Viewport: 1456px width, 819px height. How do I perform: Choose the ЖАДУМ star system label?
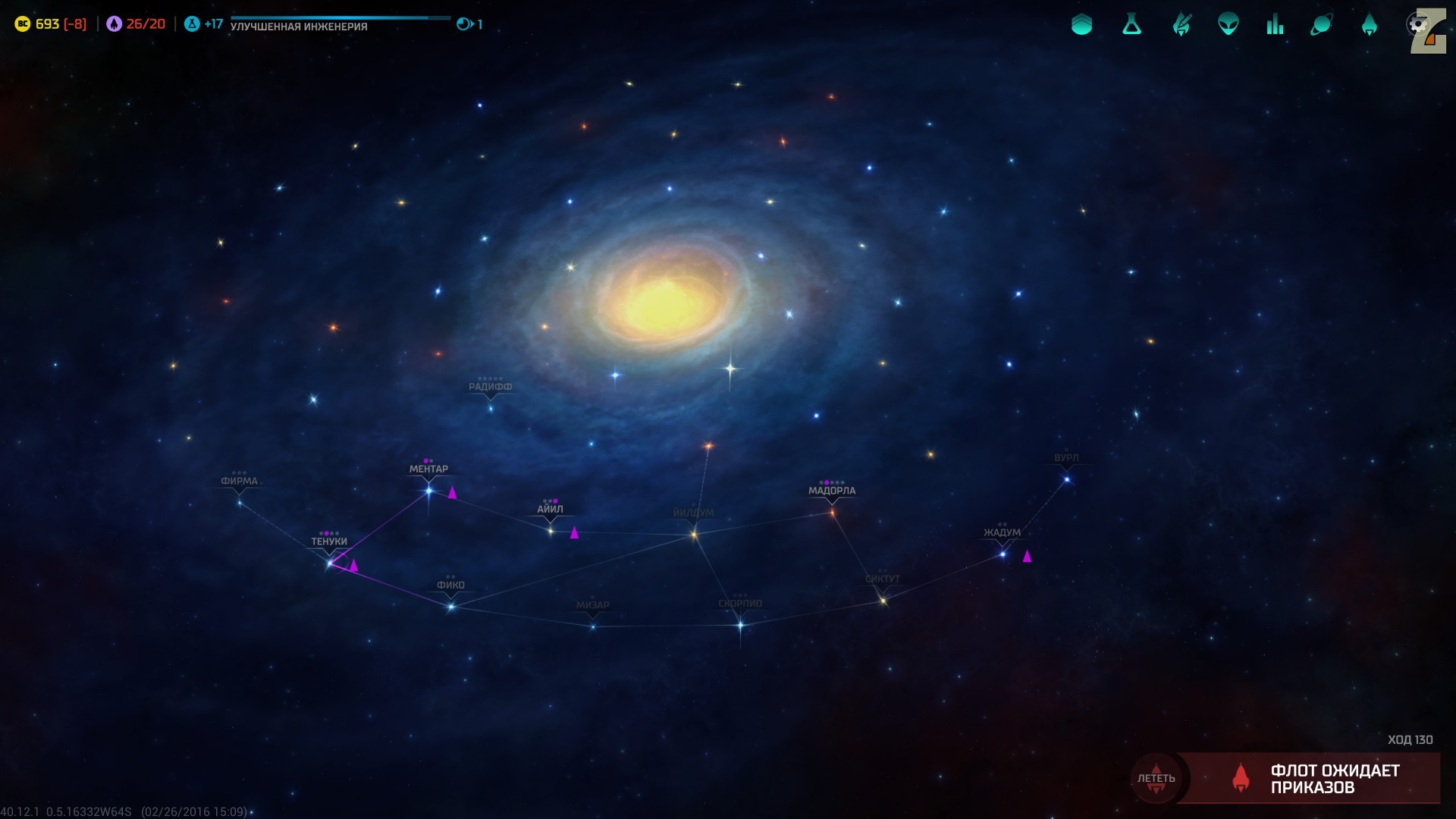tap(1002, 532)
